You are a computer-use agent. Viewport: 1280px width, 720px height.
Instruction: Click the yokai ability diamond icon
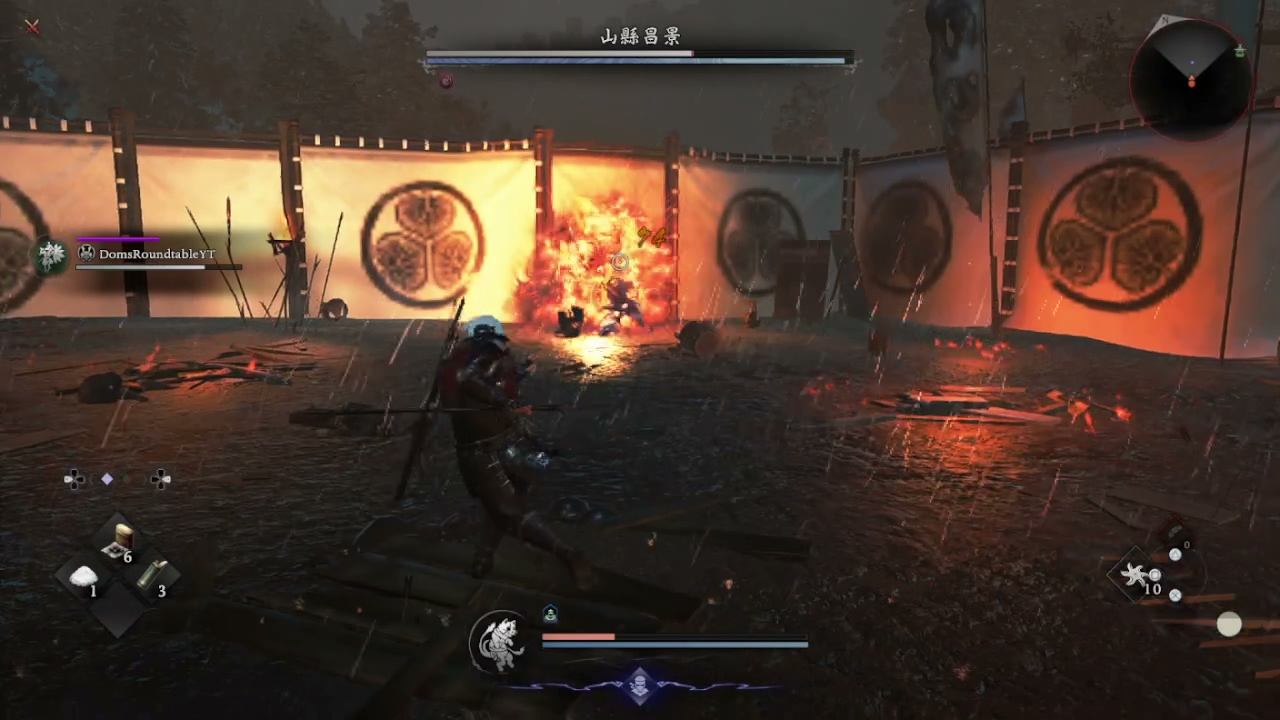tap(640, 685)
